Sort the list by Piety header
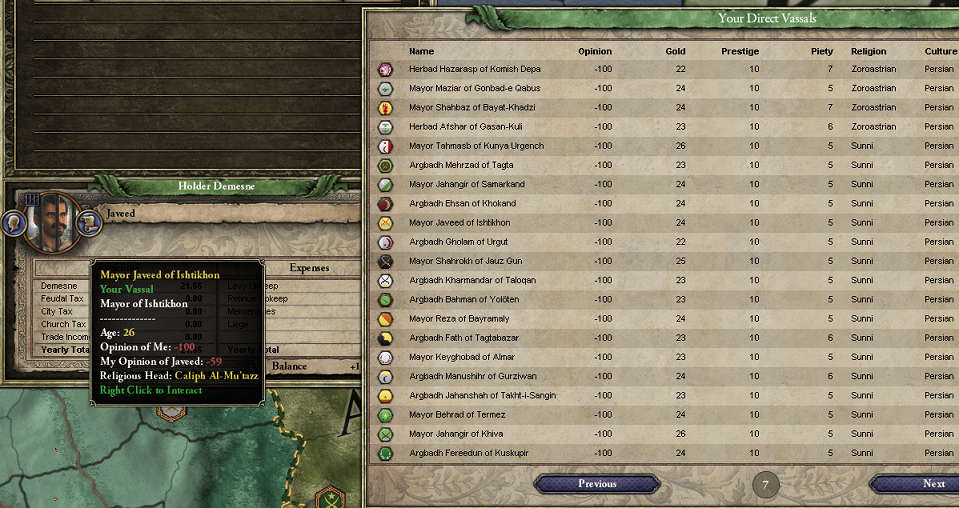This screenshot has width=959, height=508. coord(821,51)
